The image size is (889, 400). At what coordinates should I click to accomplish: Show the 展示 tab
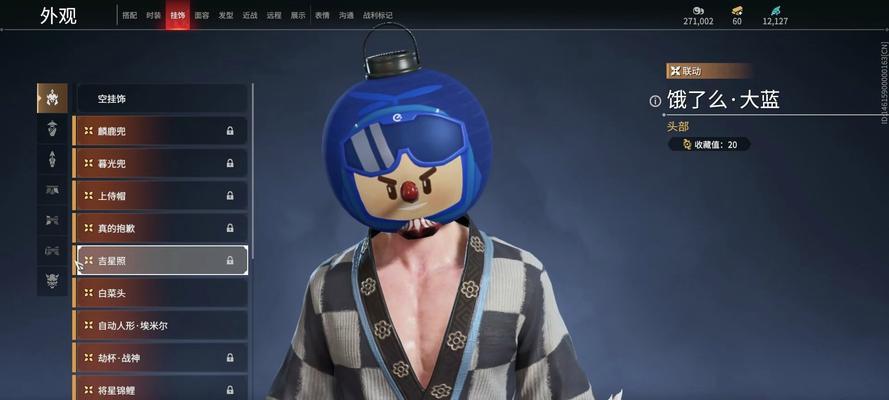[x=298, y=16]
